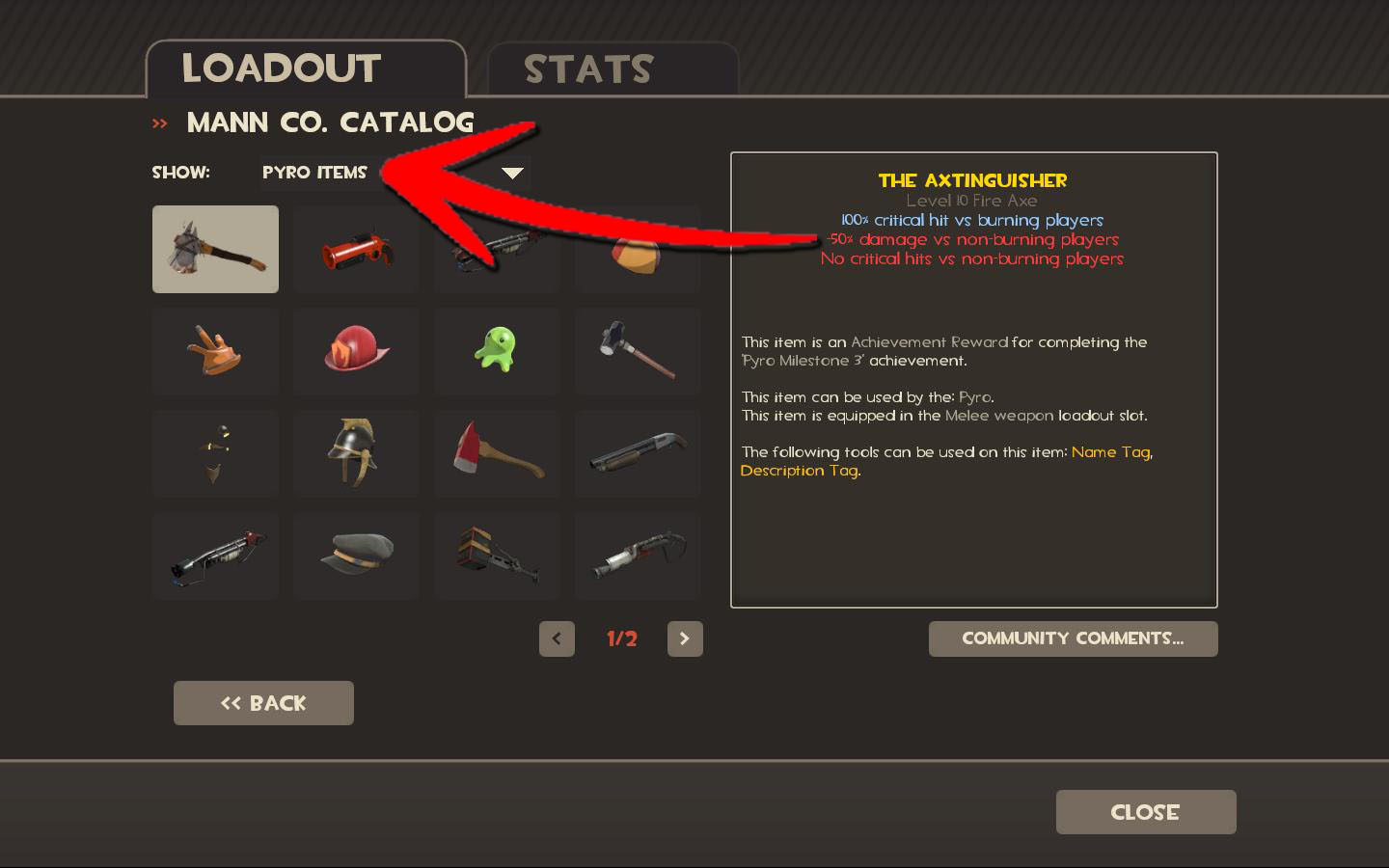Viewport: 1389px width, 868px height.
Task: Select the Axtinguisher thumbnail
Action: click(x=215, y=249)
